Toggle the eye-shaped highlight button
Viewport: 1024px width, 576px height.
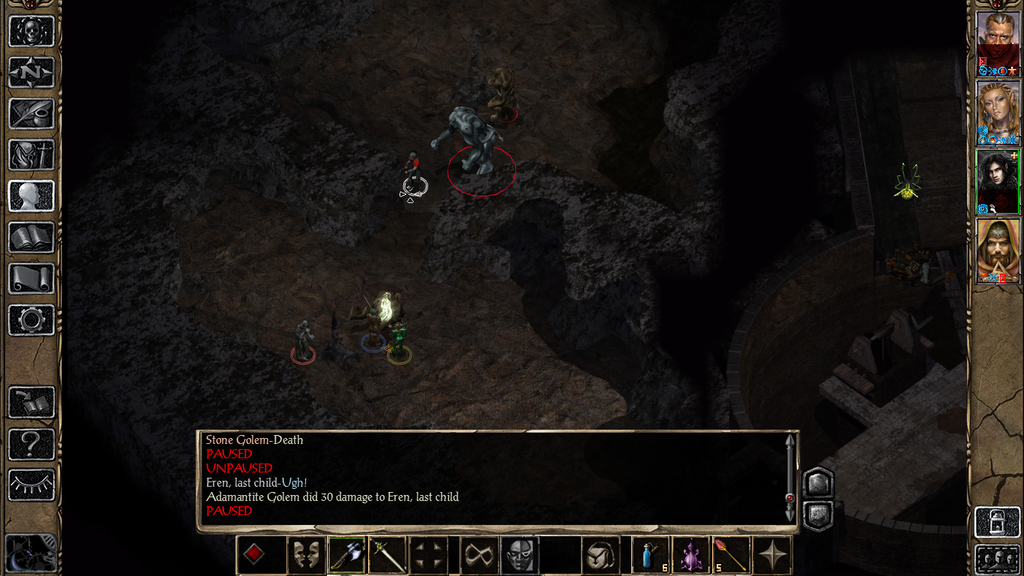coord(31,484)
